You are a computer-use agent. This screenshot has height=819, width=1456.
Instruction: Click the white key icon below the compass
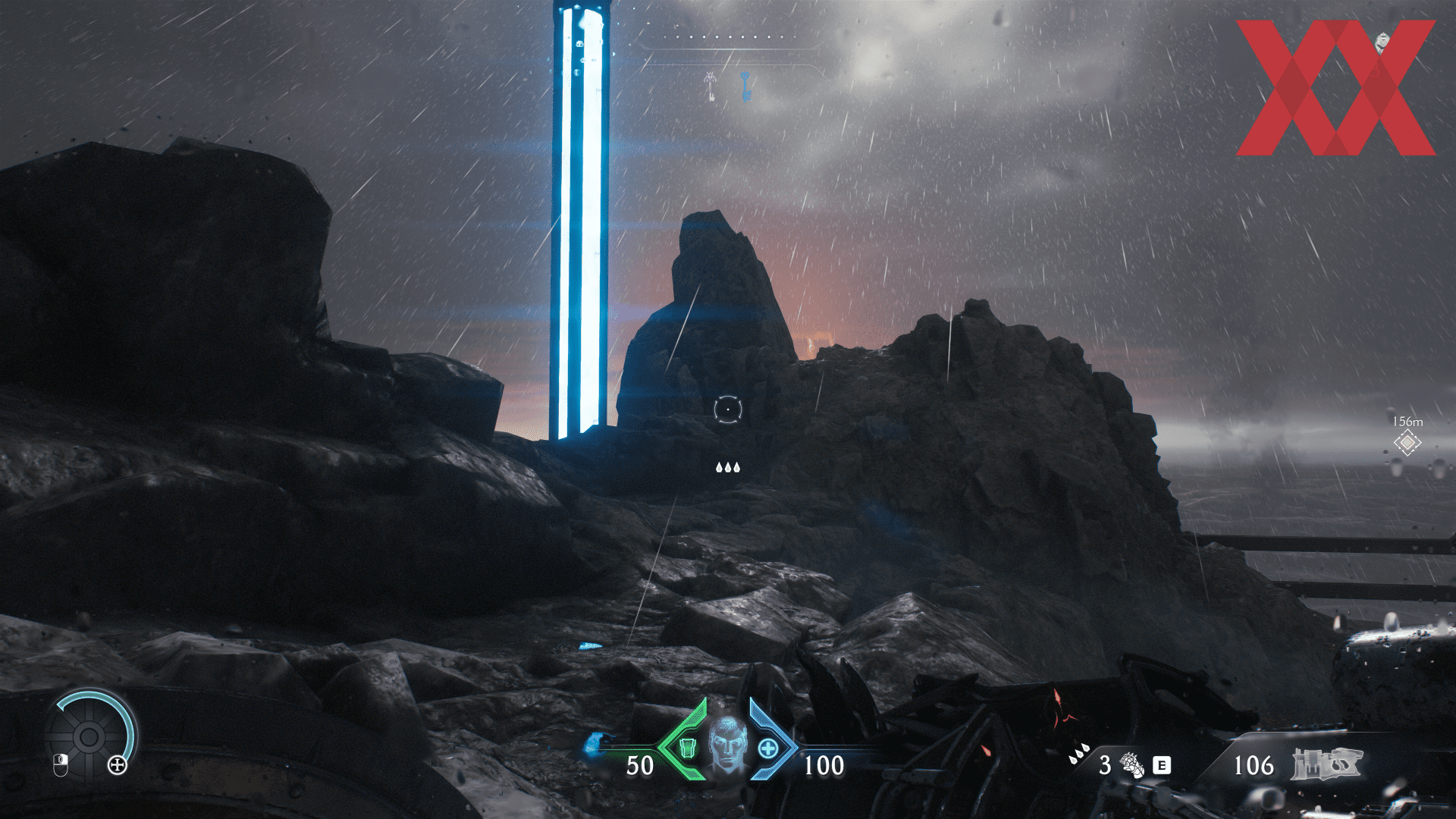(x=709, y=87)
